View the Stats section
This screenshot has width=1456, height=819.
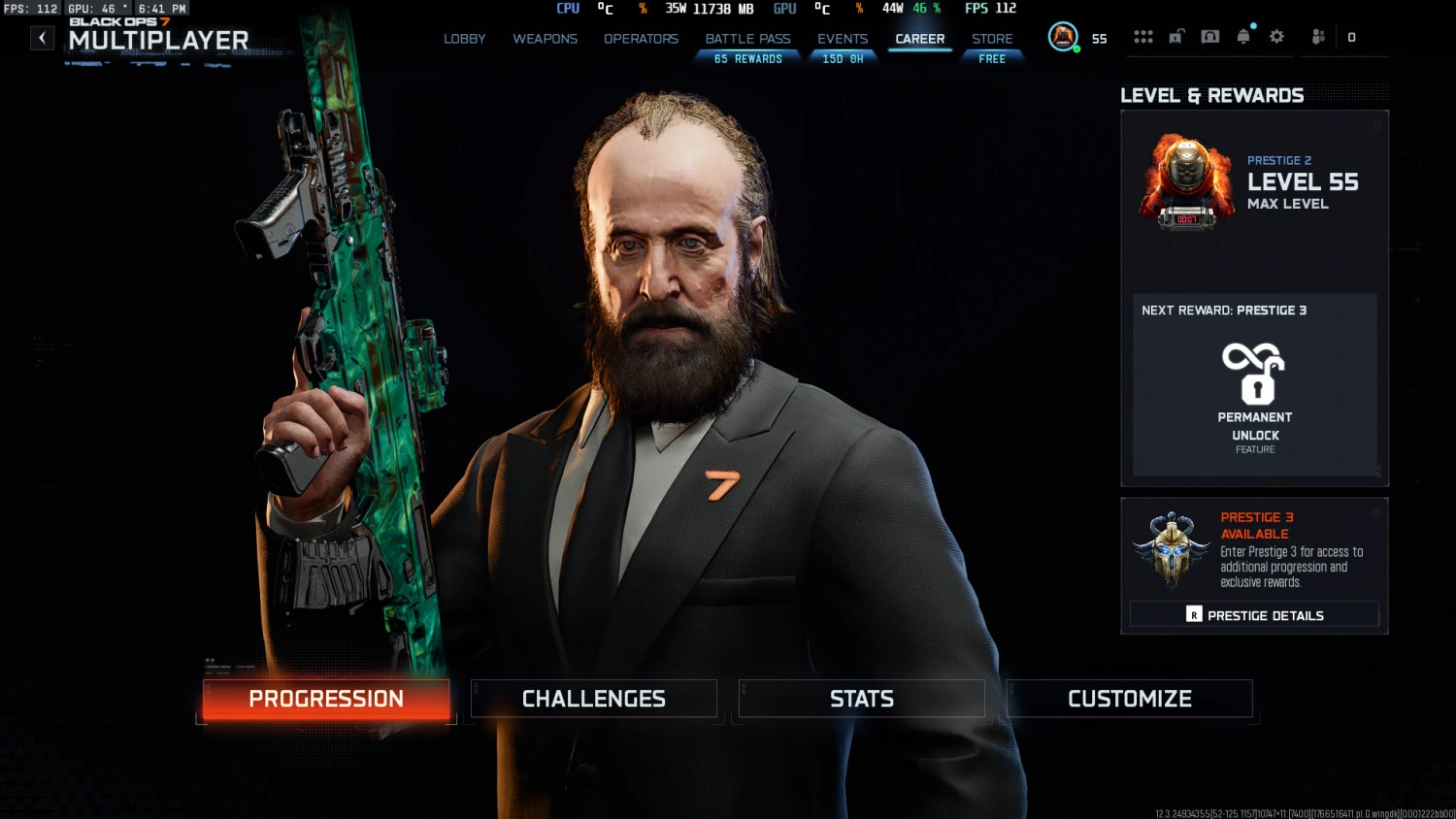861,699
